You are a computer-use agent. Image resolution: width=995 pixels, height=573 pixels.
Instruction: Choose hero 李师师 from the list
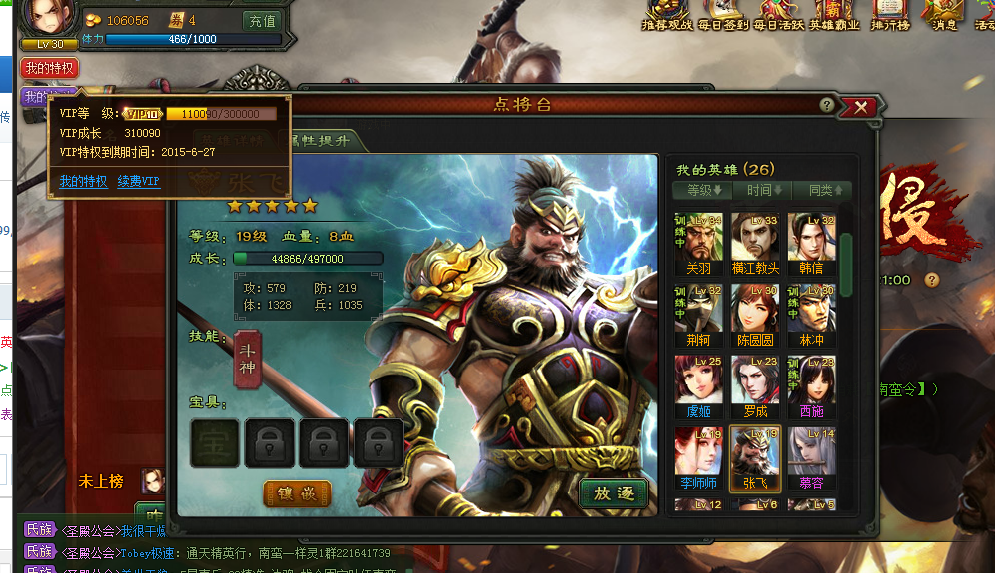coord(698,455)
